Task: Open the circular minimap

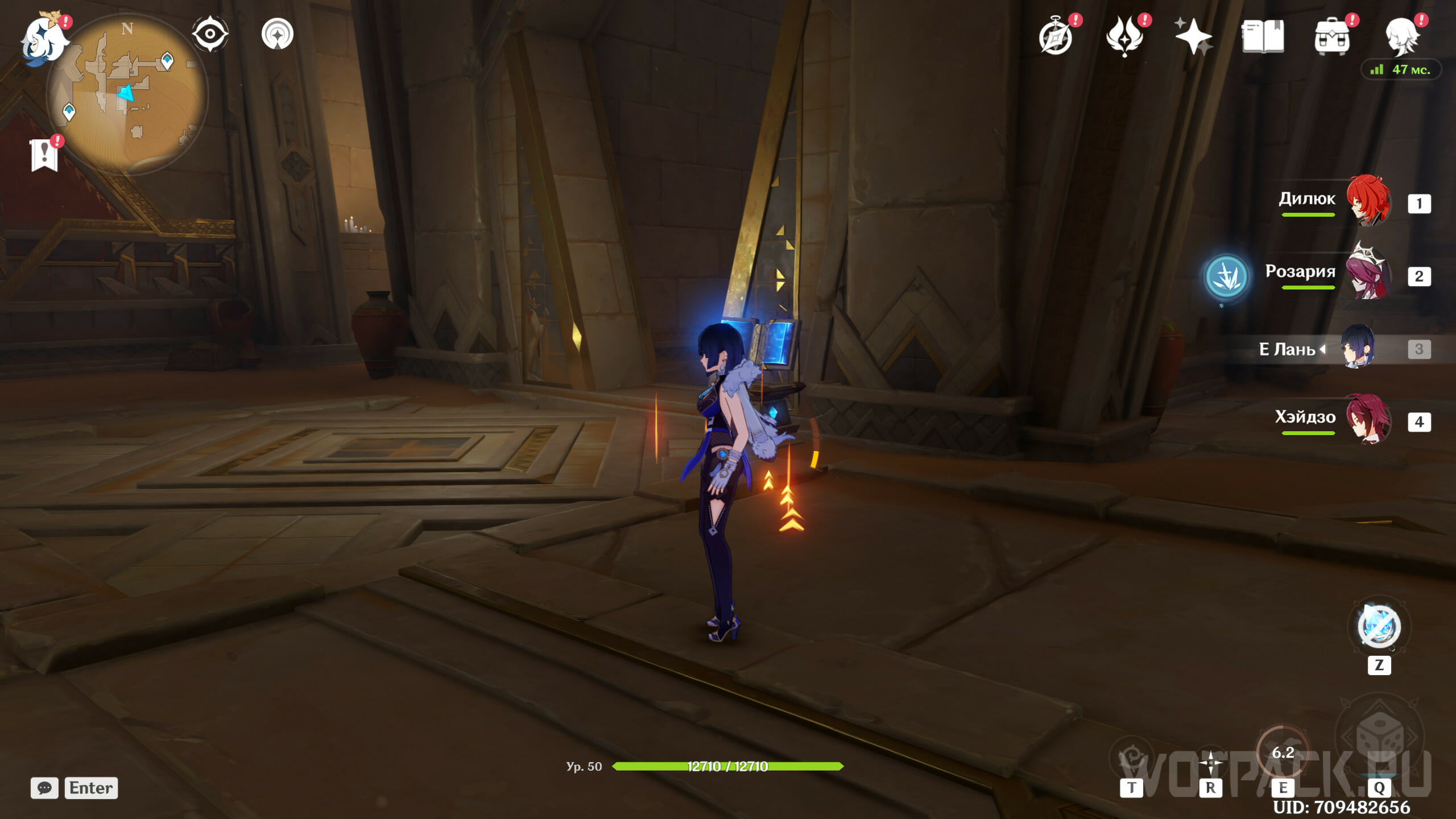Action: (127, 94)
